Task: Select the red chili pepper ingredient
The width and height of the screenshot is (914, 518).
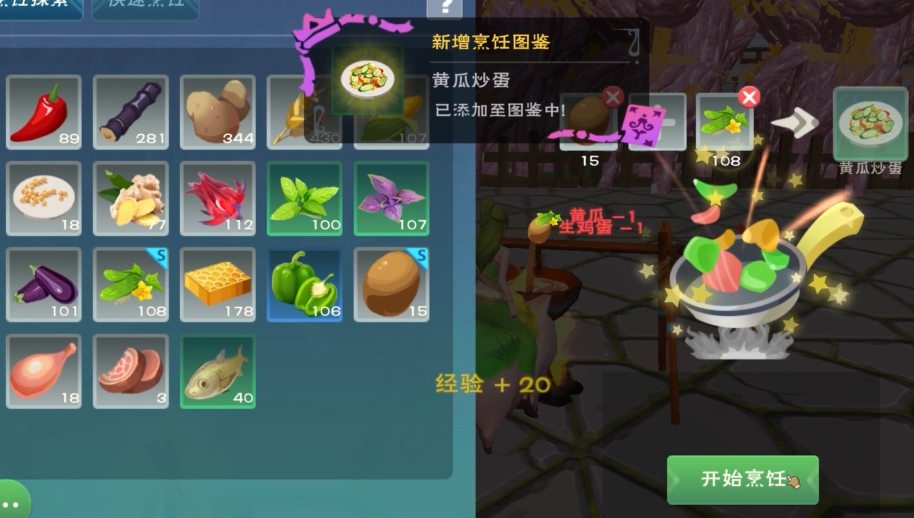Action: [44, 111]
